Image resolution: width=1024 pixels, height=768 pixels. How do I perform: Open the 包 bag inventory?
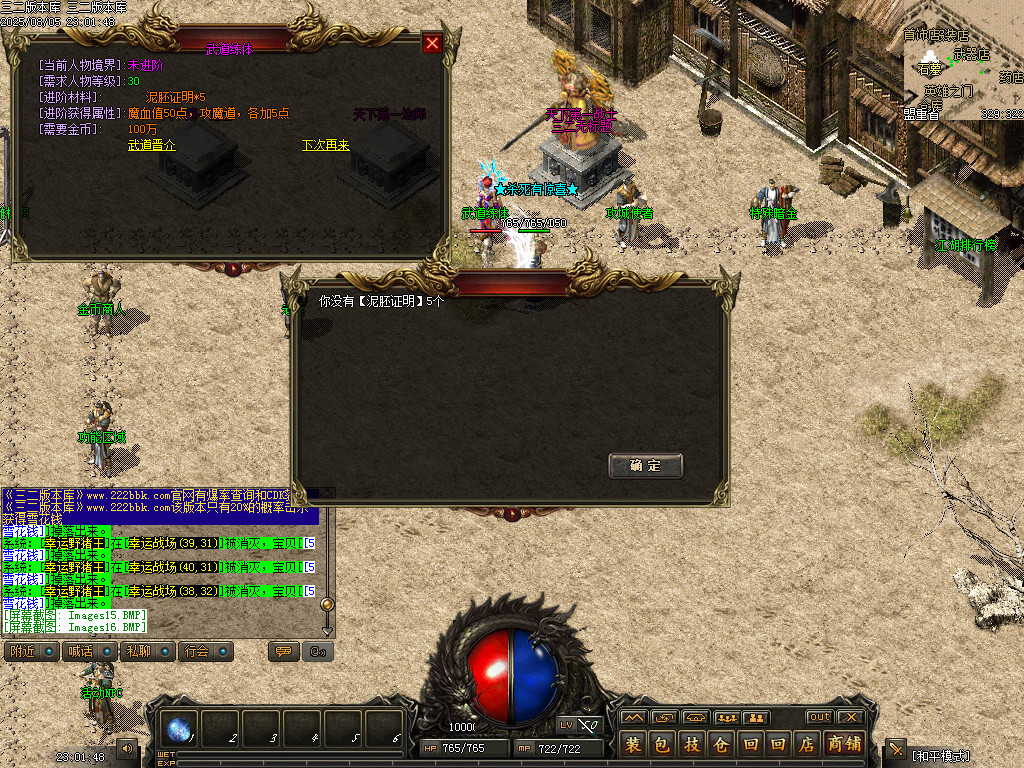pos(662,744)
